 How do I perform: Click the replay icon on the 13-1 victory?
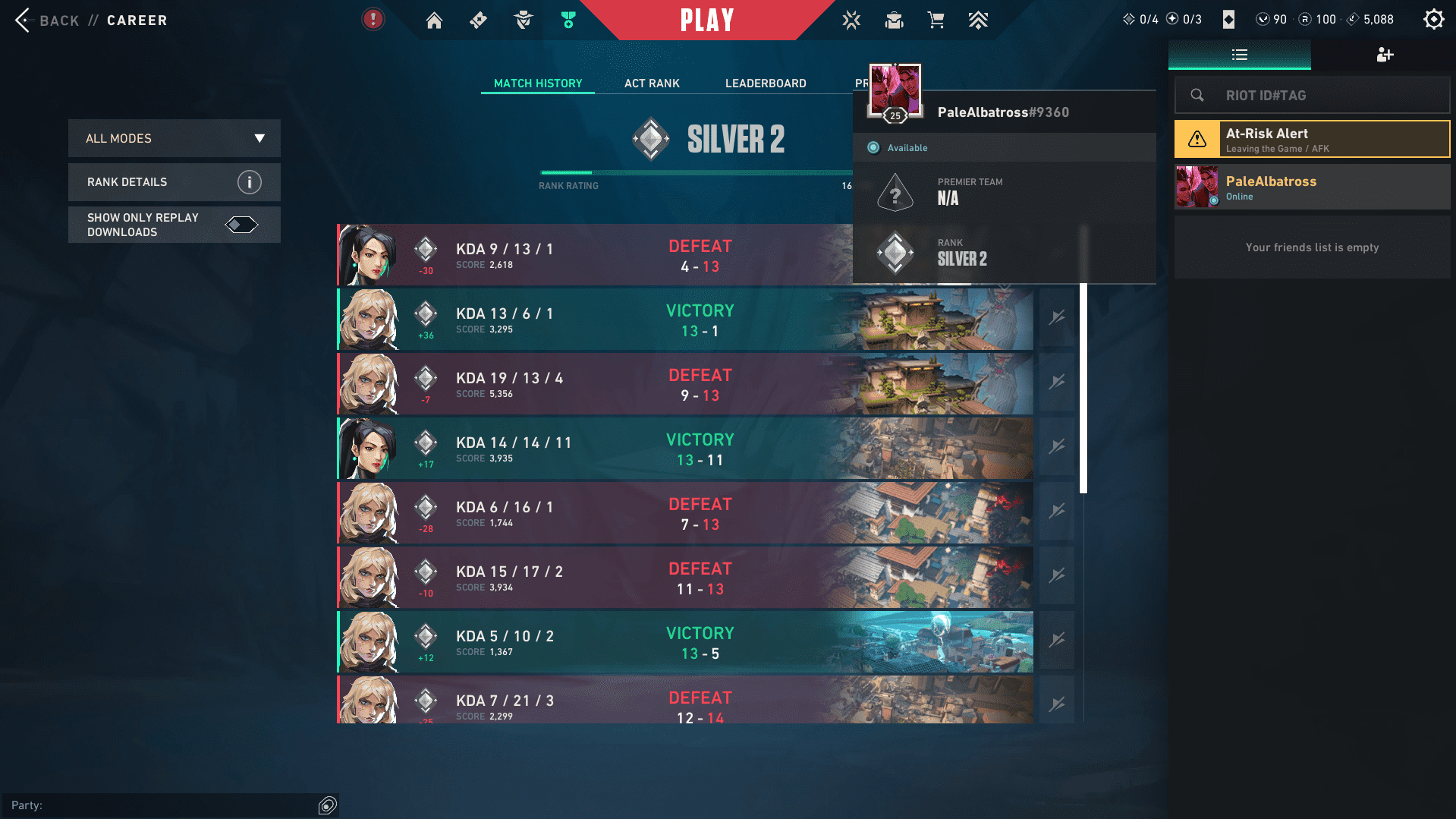click(1056, 319)
